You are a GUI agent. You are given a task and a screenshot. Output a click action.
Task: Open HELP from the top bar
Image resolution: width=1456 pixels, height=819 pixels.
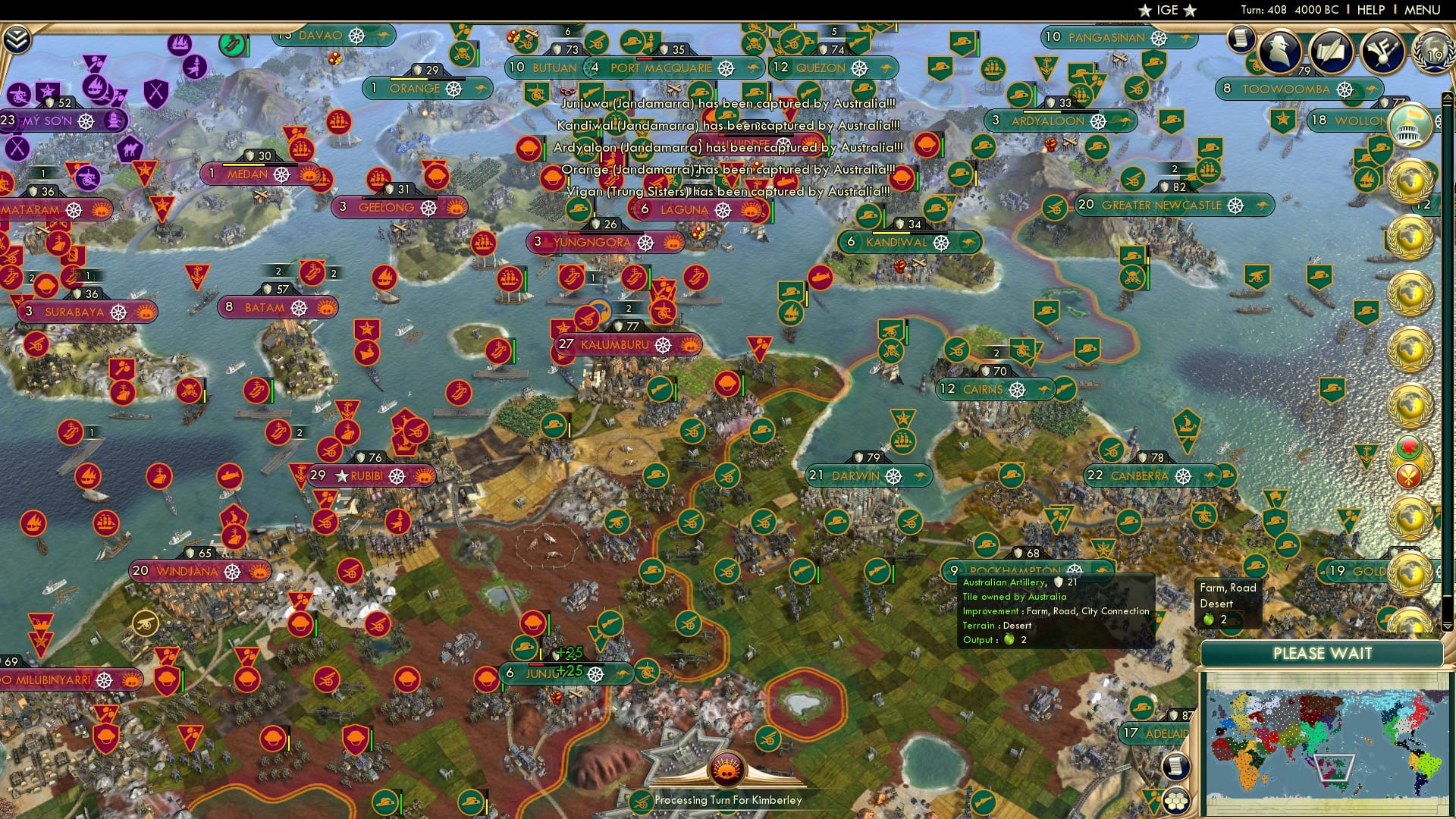1370,10
